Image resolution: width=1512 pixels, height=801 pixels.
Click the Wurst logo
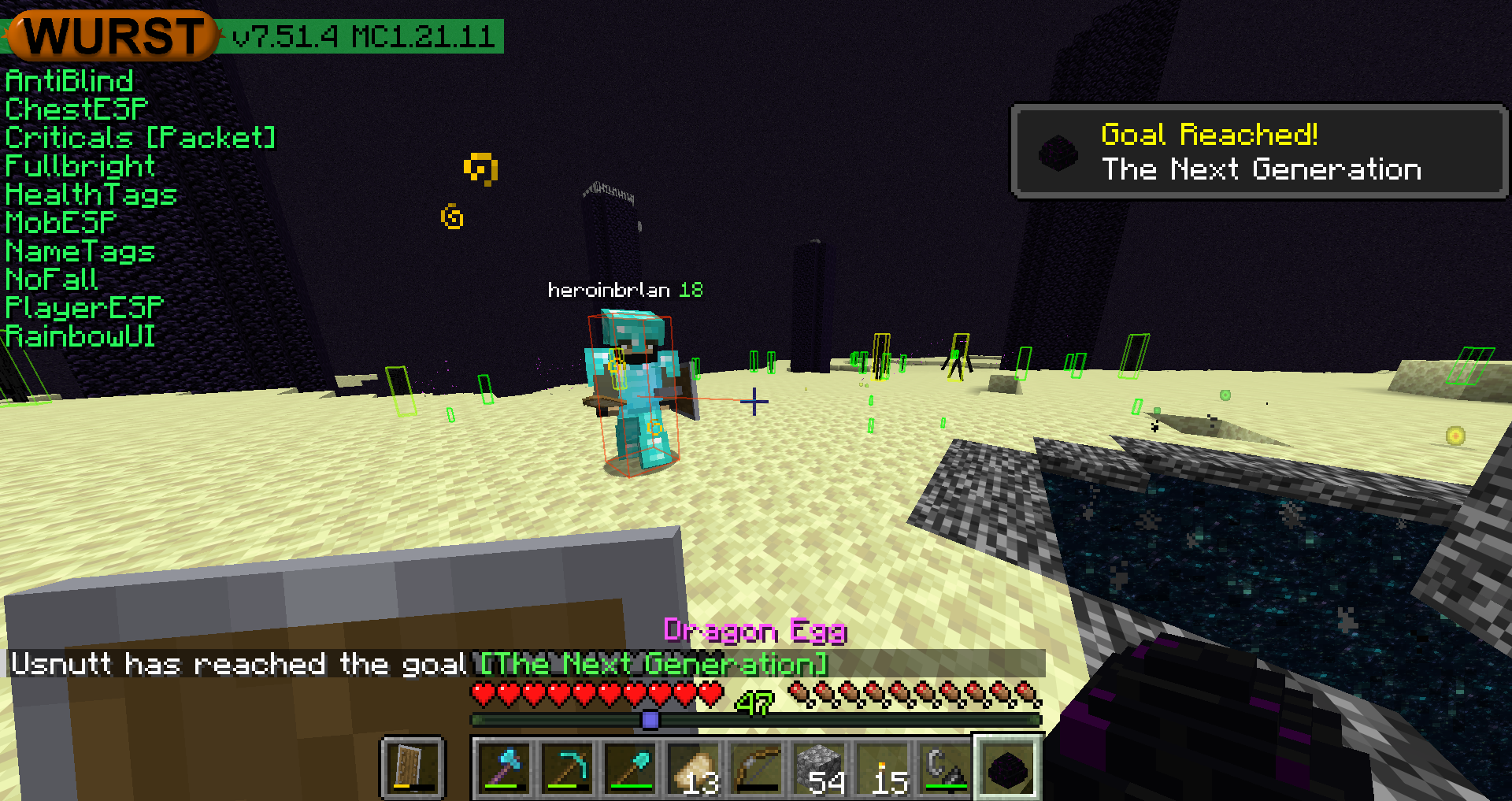(111, 35)
